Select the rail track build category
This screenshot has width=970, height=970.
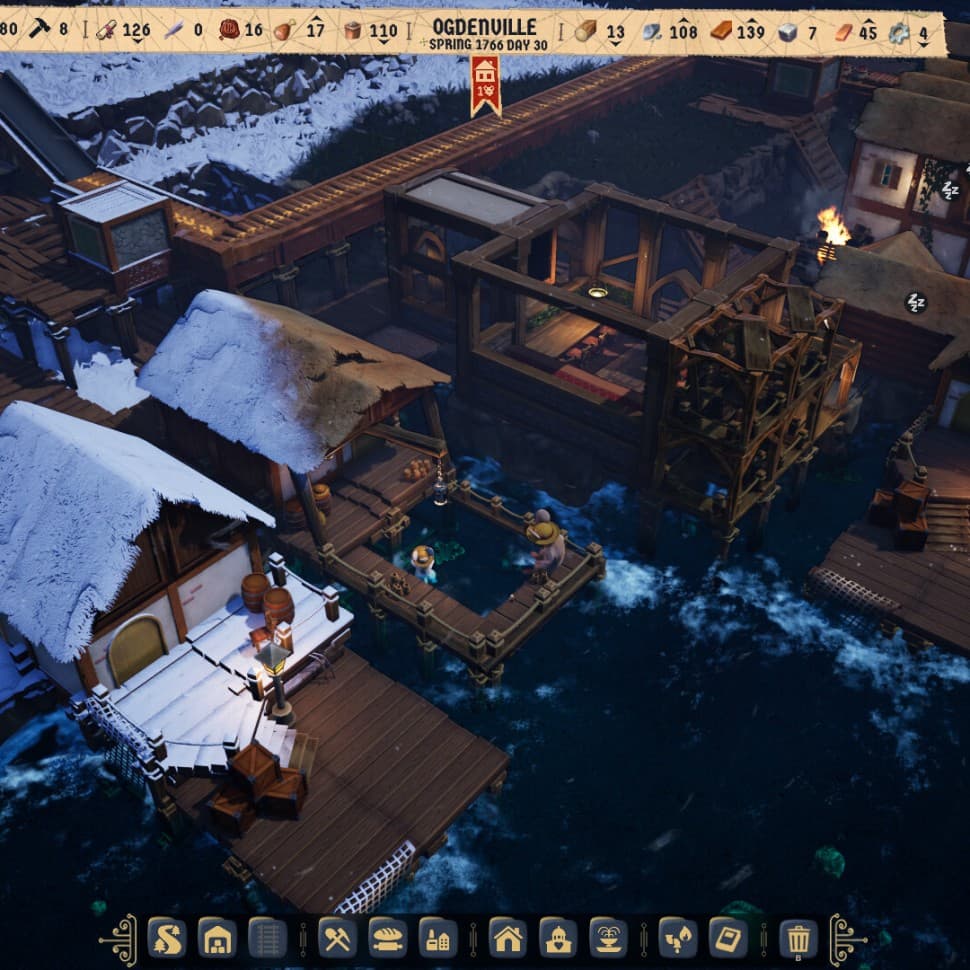267,938
